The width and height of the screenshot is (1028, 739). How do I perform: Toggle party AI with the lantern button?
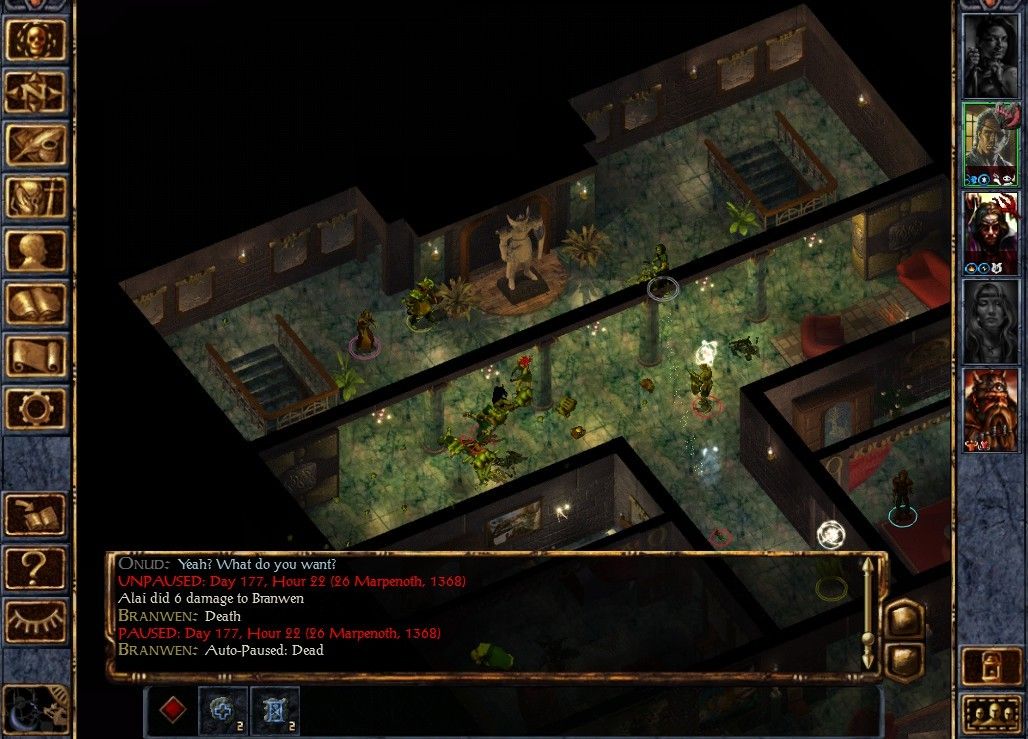pos(990,667)
